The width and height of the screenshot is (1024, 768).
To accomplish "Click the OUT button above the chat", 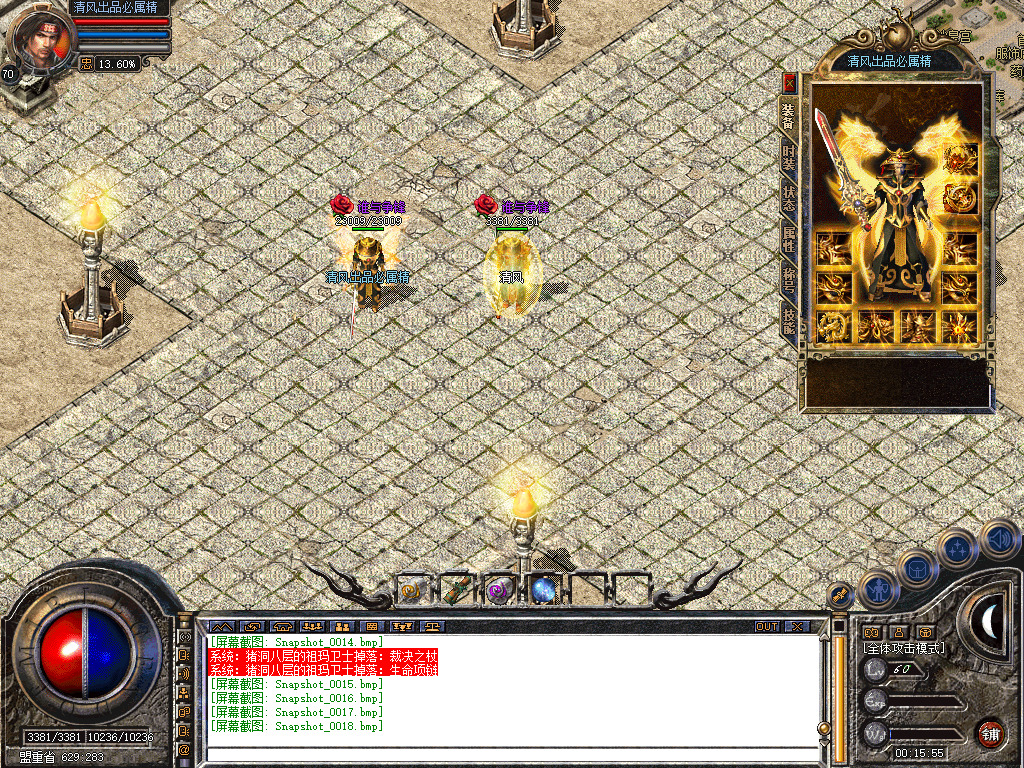I will pos(766,627).
